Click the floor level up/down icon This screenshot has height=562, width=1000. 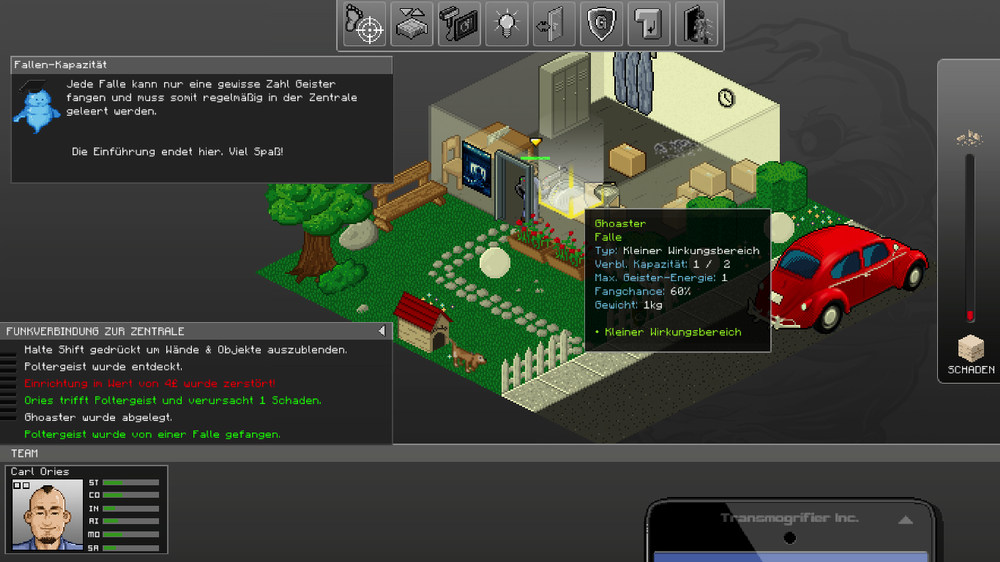point(412,25)
